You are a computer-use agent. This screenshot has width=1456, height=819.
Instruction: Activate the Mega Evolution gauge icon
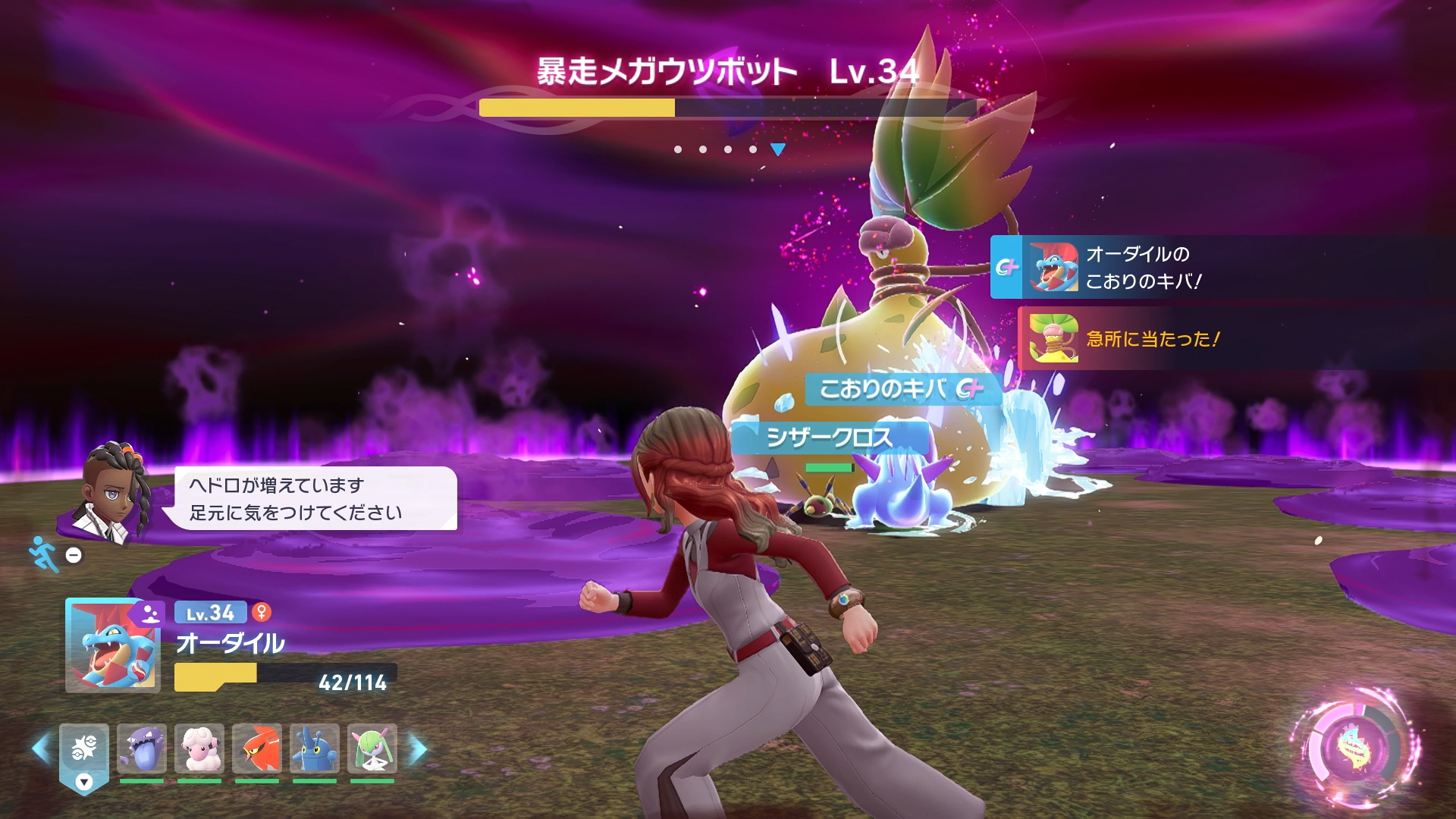(x=1355, y=748)
